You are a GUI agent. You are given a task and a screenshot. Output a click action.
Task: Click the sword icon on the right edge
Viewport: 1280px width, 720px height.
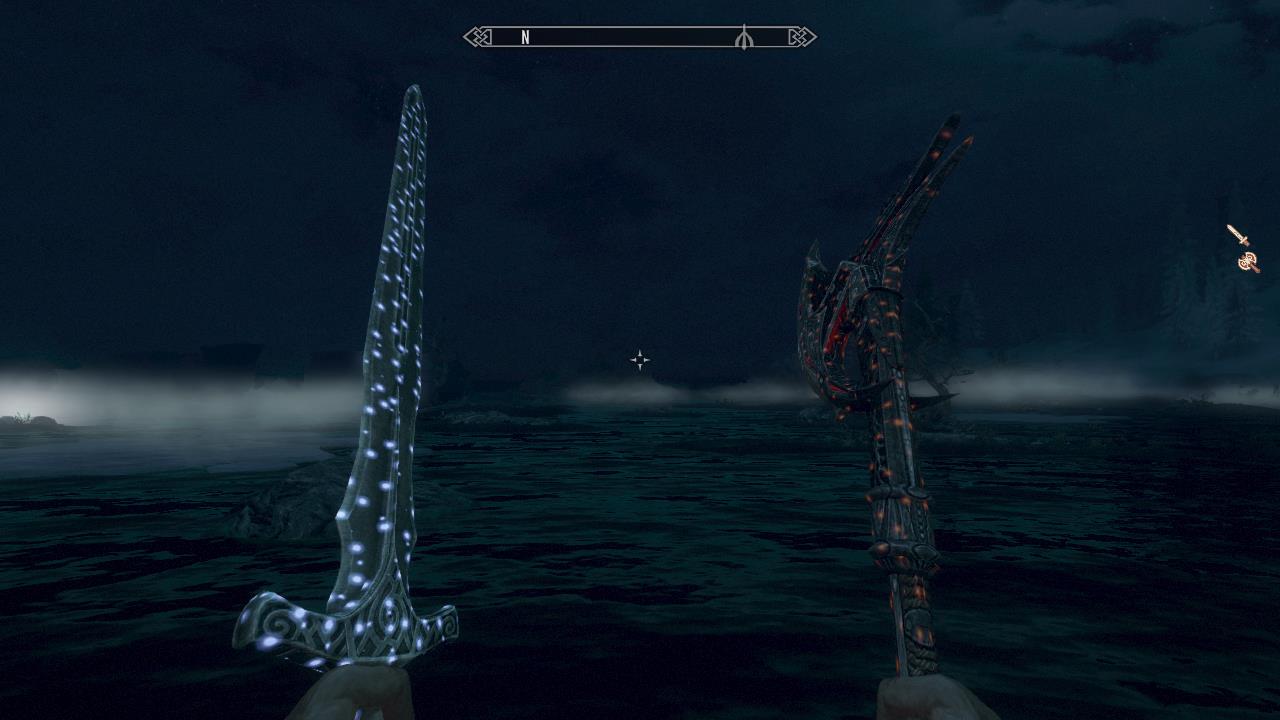(1238, 235)
